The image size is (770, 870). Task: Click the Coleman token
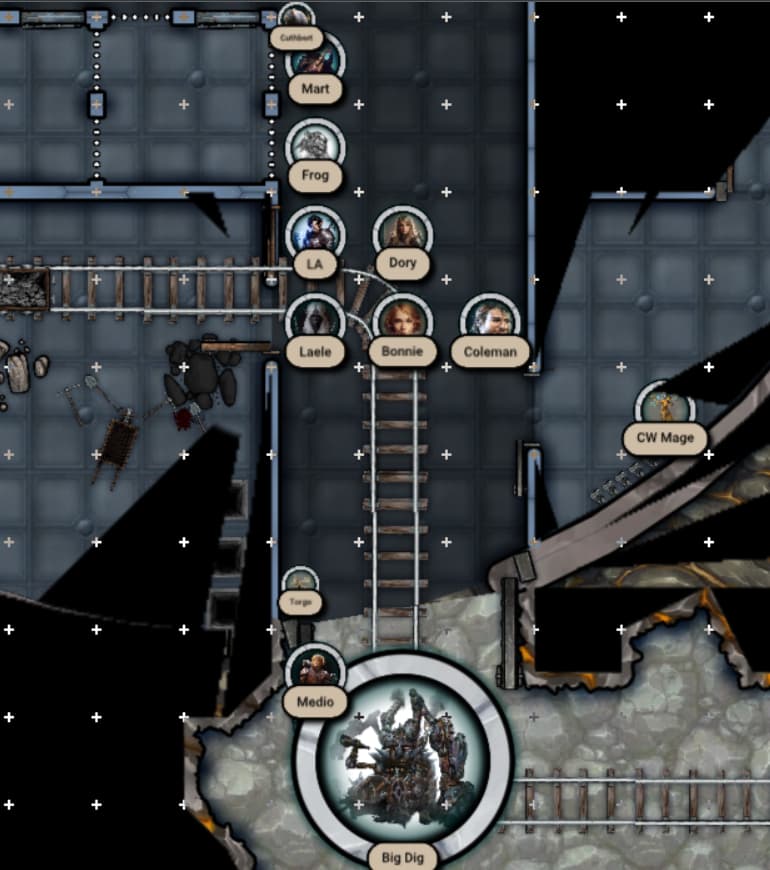click(491, 321)
